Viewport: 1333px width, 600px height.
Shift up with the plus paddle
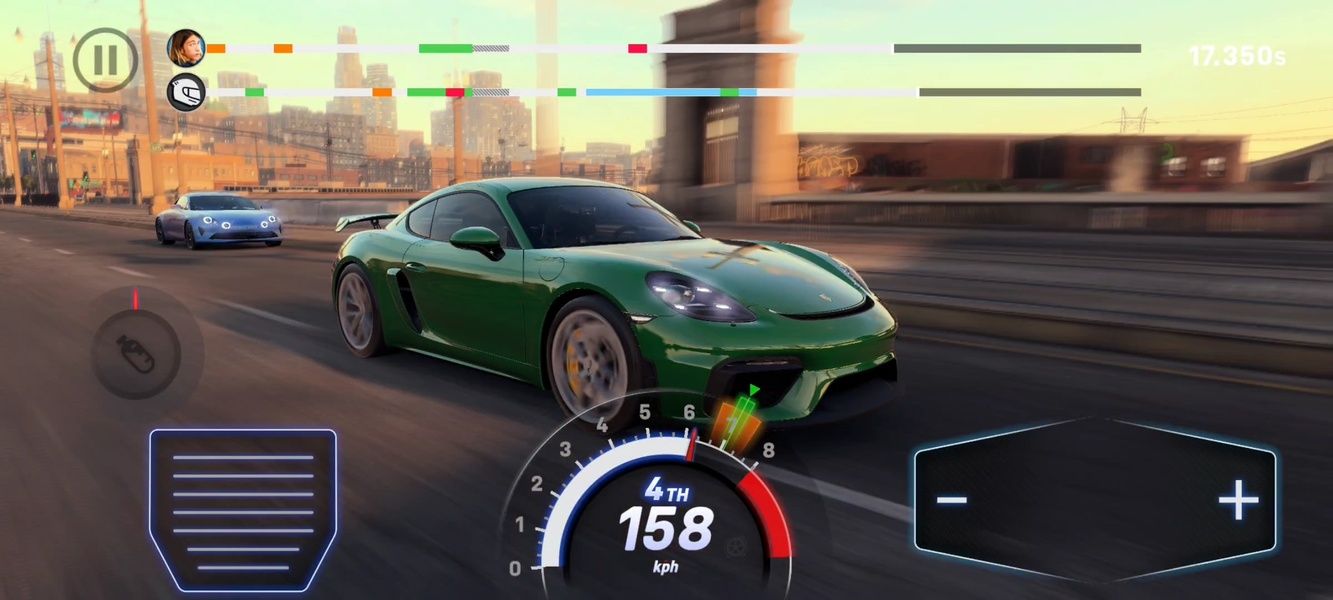pos(1238,500)
